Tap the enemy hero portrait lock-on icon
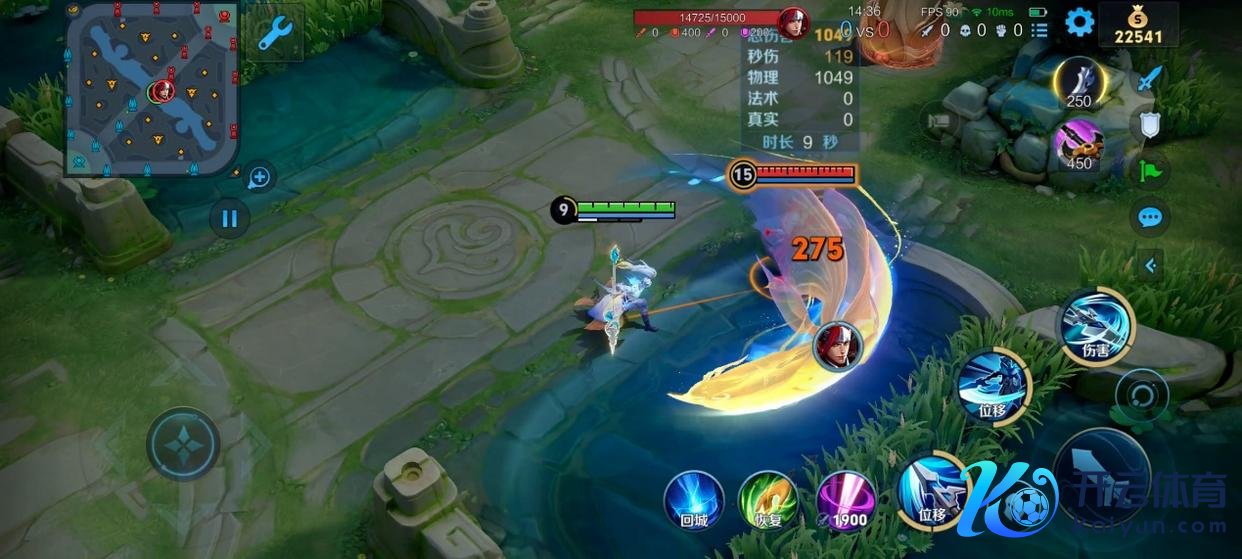This screenshot has width=1242, height=559. click(837, 345)
